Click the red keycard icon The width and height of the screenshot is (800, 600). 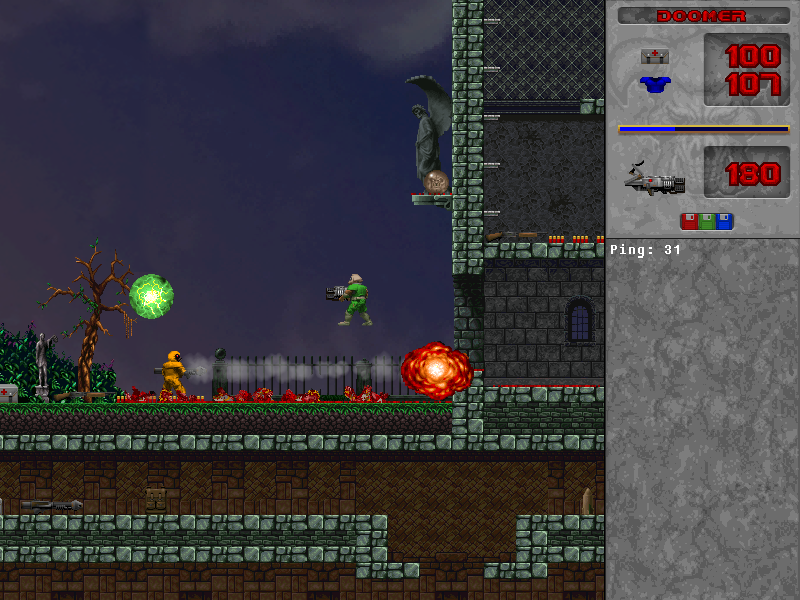click(x=689, y=221)
